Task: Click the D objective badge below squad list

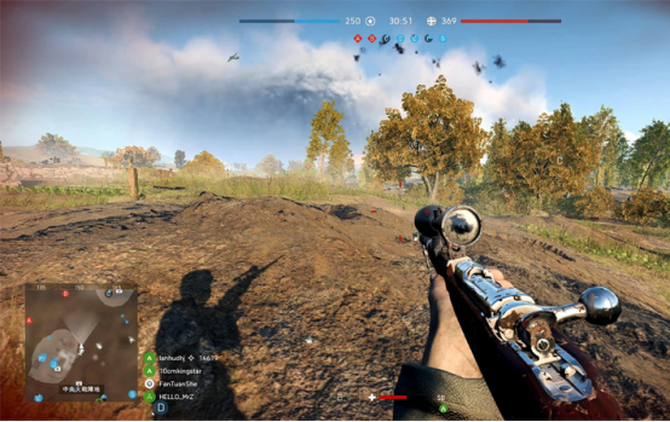Action: click(x=160, y=408)
